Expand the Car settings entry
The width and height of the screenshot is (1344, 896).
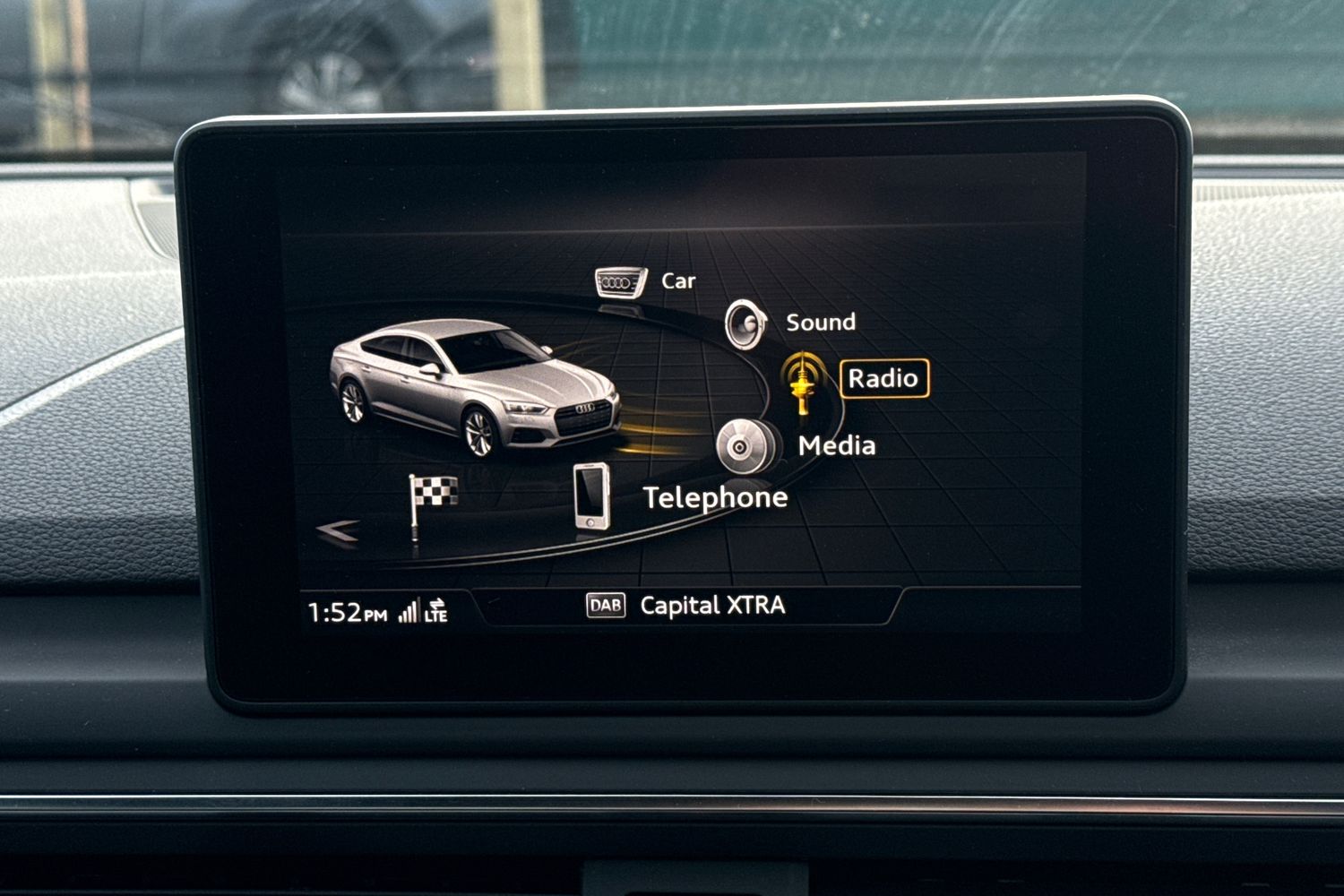677,280
